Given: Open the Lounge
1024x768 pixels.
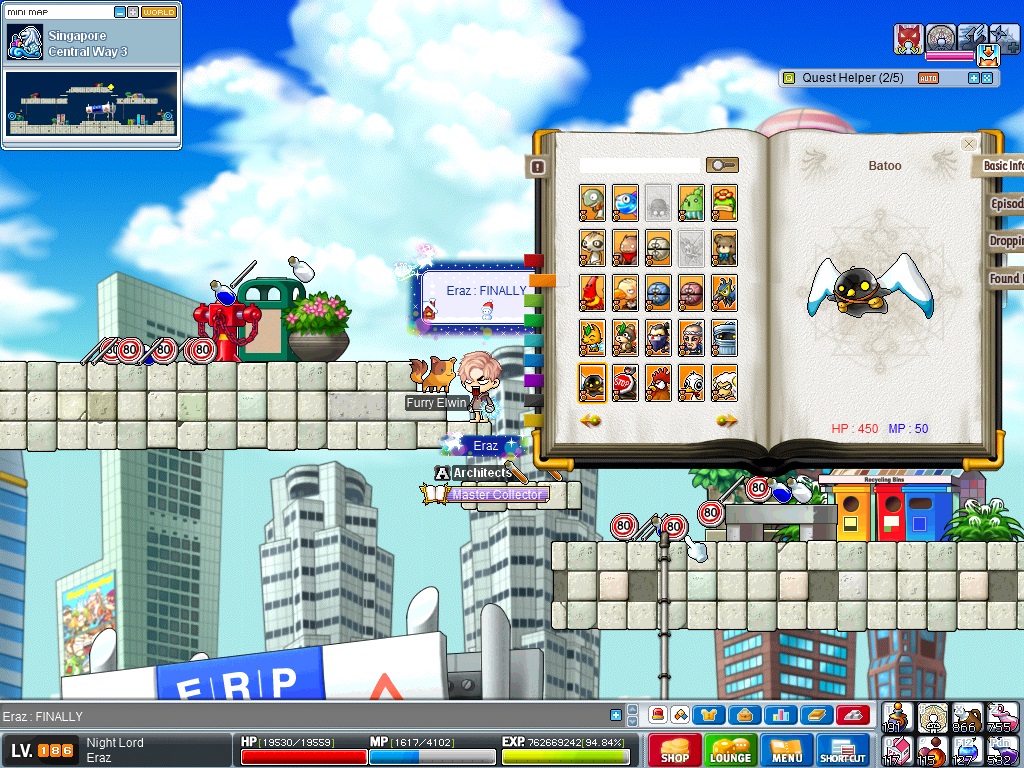Looking at the screenshot, I should click(x=730, y=750).
